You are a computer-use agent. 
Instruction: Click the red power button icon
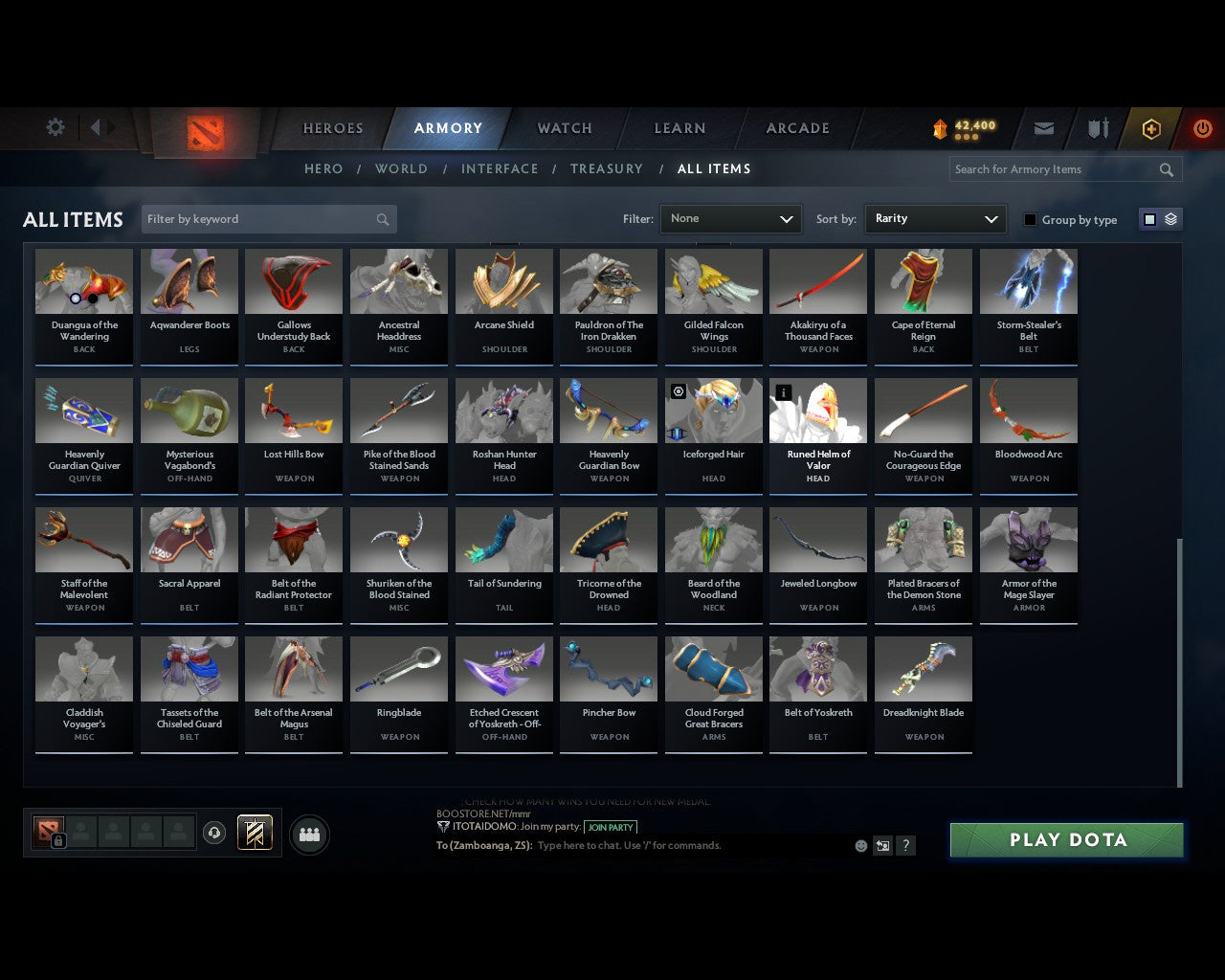click(1202, 128)
